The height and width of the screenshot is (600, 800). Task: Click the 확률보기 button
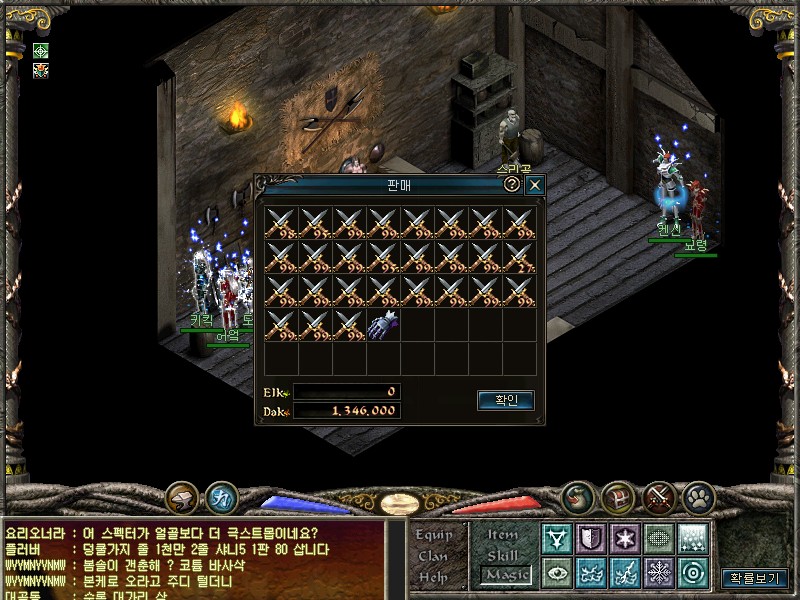point(755,577)
